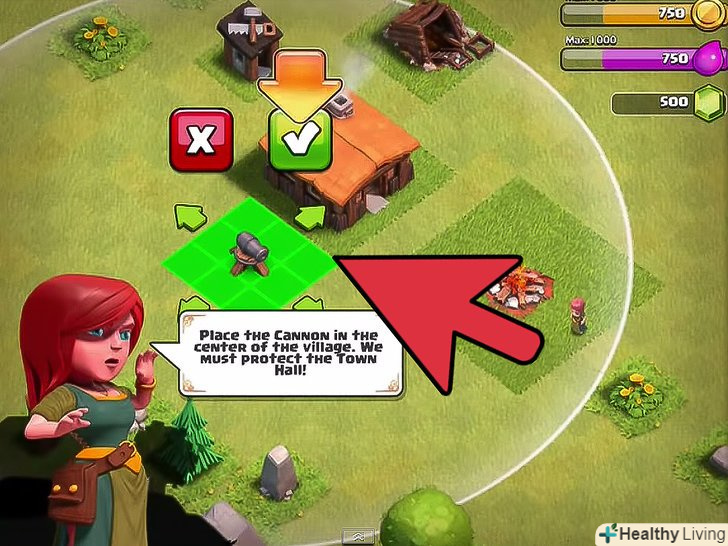Tap the villager's tutorial speech bubble
Viewport: 728px width, 546px height.
(288, 353)
